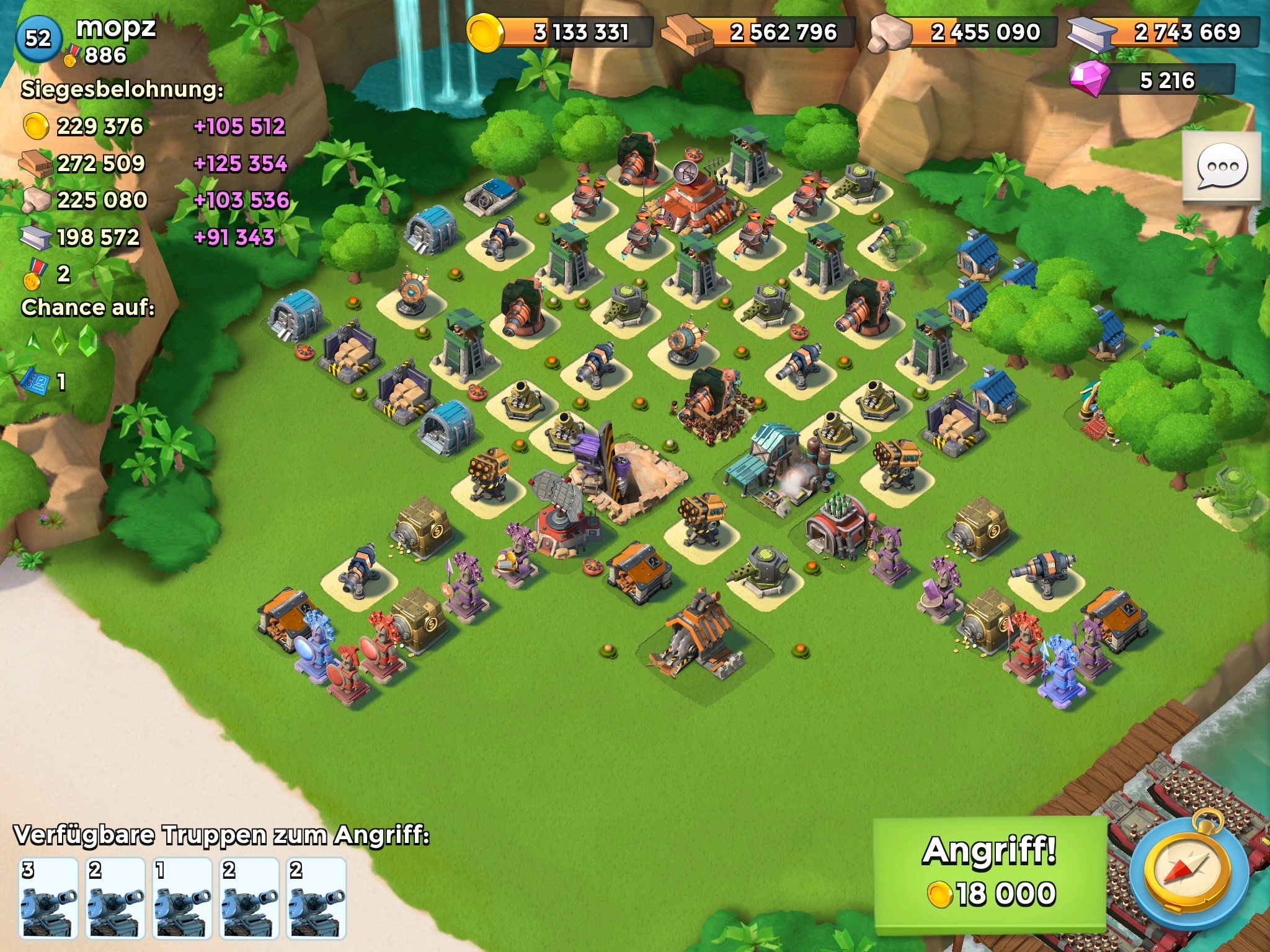
Task: Choose the tank troop card showing 1
Action: [182, 897]
